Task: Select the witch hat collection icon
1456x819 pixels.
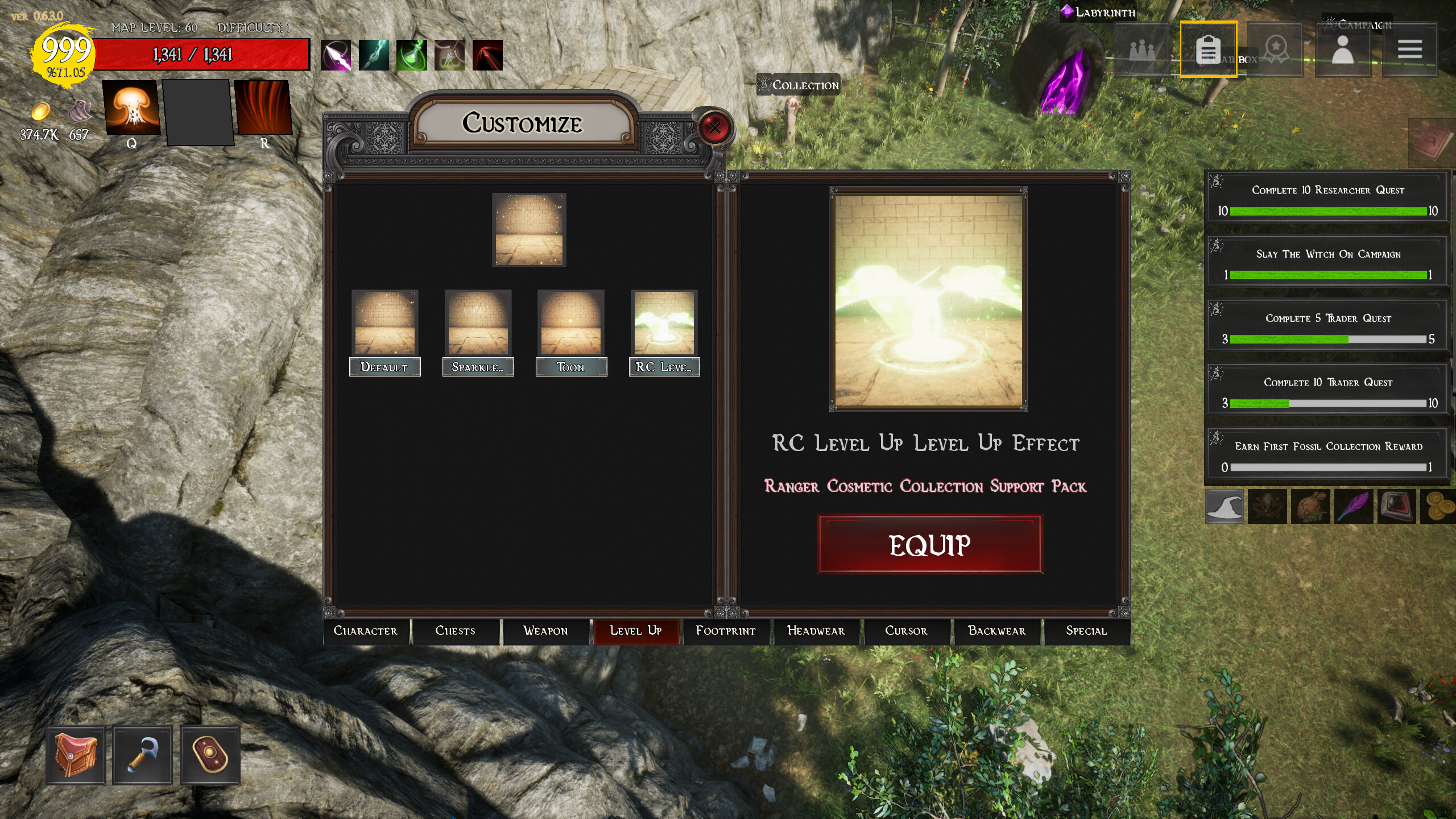Action: [1224, 506]
